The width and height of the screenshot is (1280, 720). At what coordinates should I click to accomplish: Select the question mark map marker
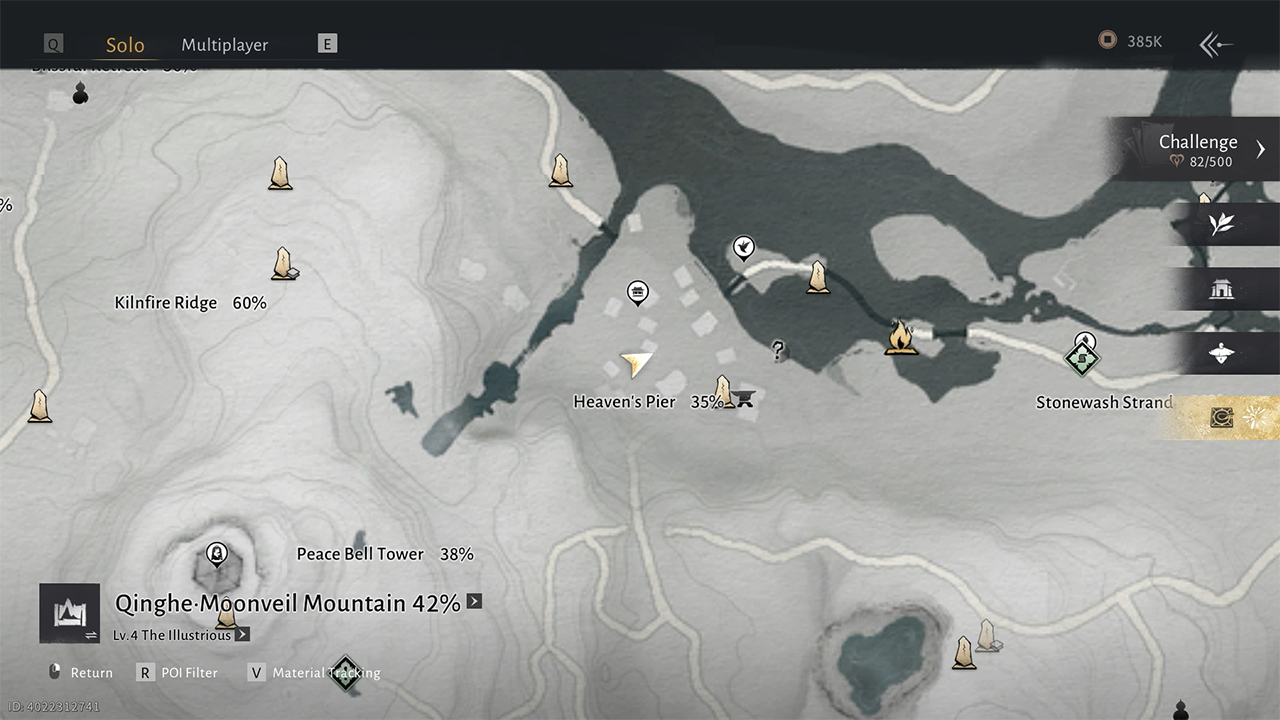[x=779, y=350]
